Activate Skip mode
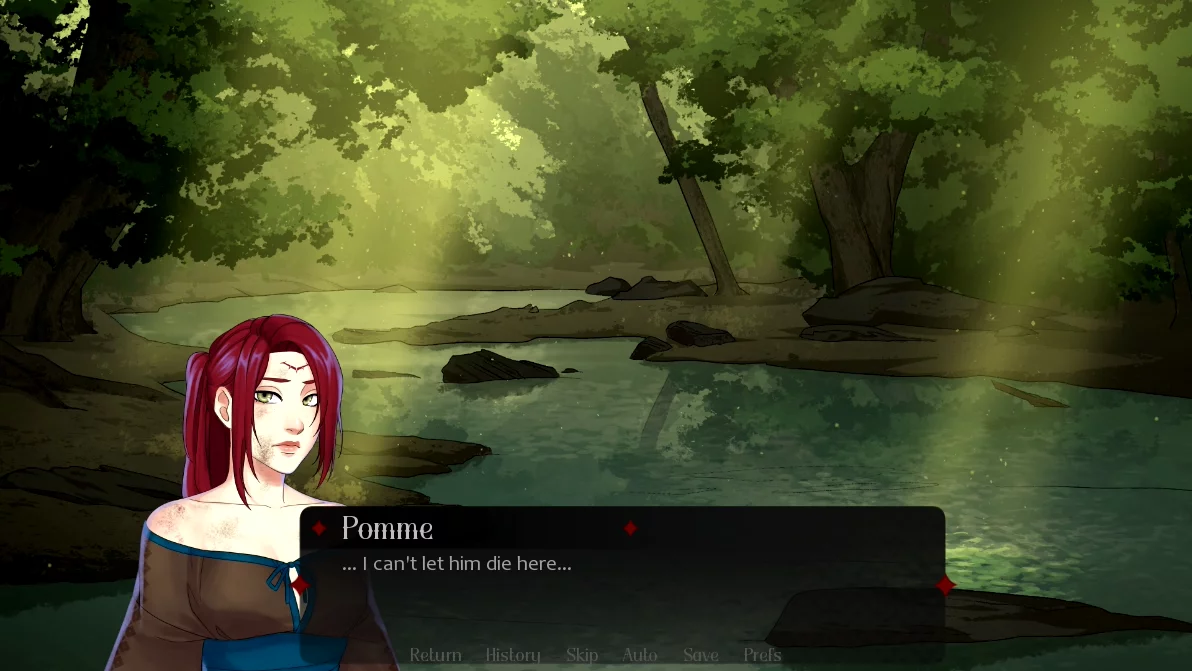The image size is (1192, 671). (582, 655)
